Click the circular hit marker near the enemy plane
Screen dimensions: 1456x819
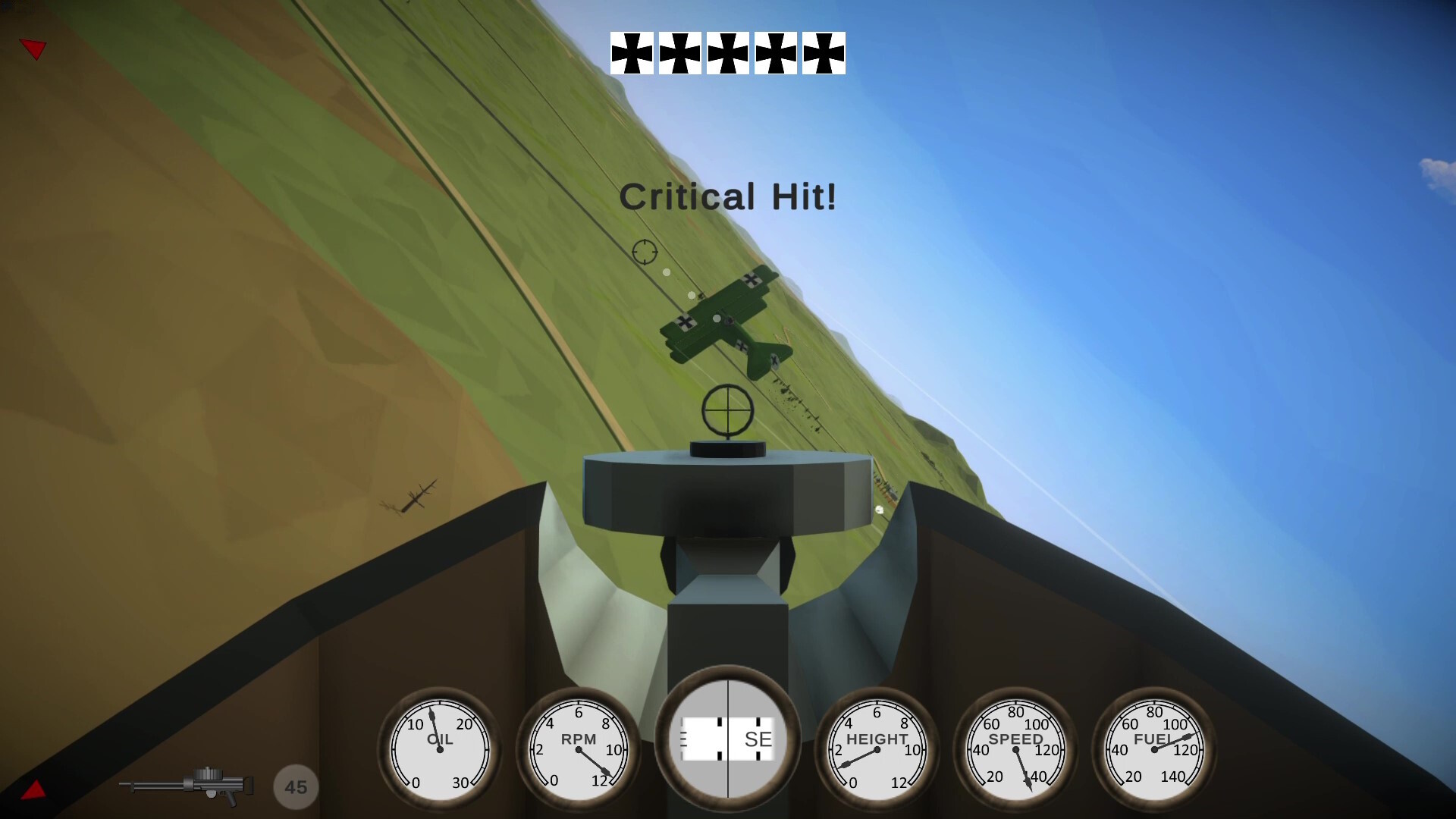click(644, 250)
